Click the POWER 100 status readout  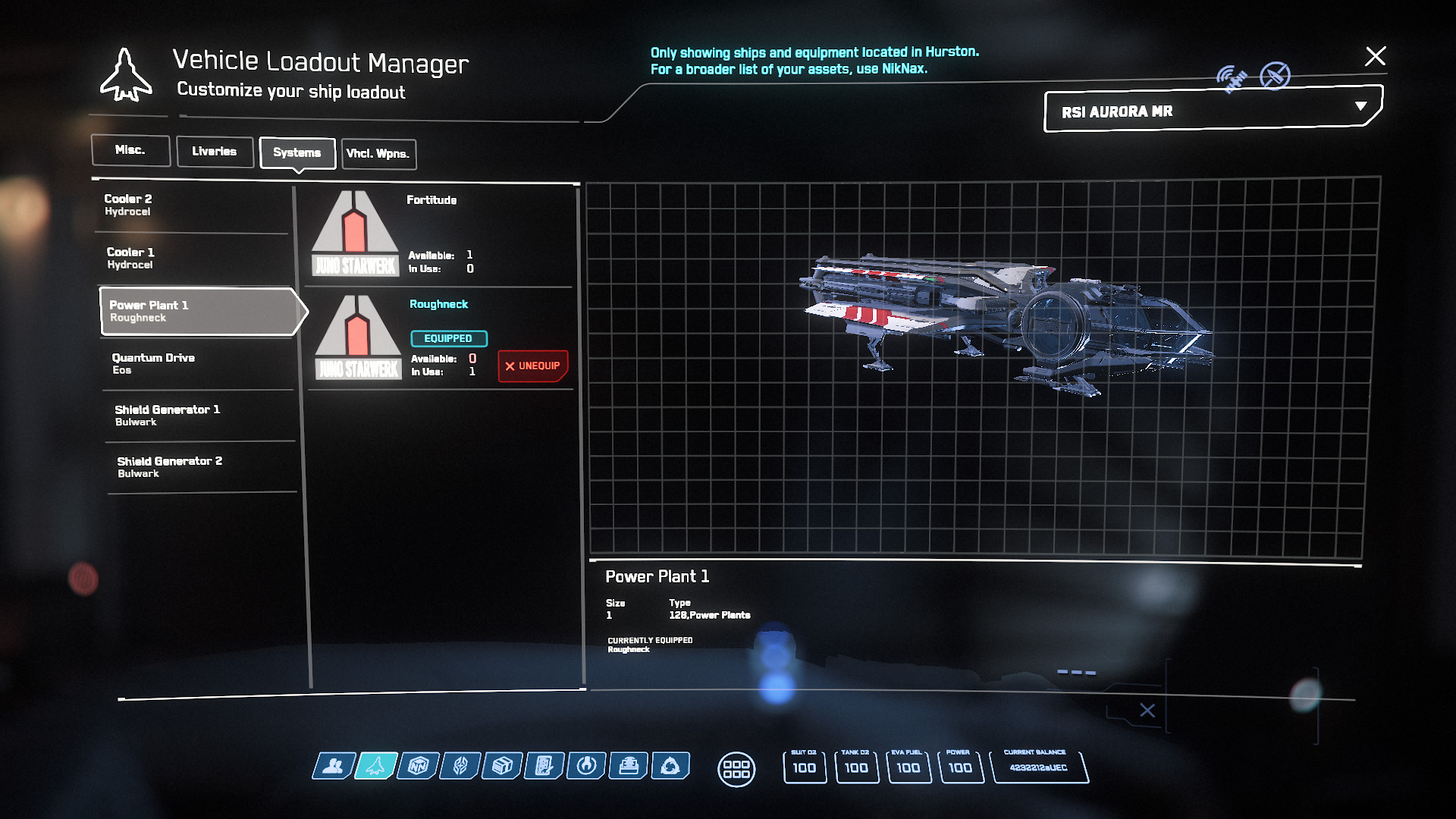click(x=961, y=767)
